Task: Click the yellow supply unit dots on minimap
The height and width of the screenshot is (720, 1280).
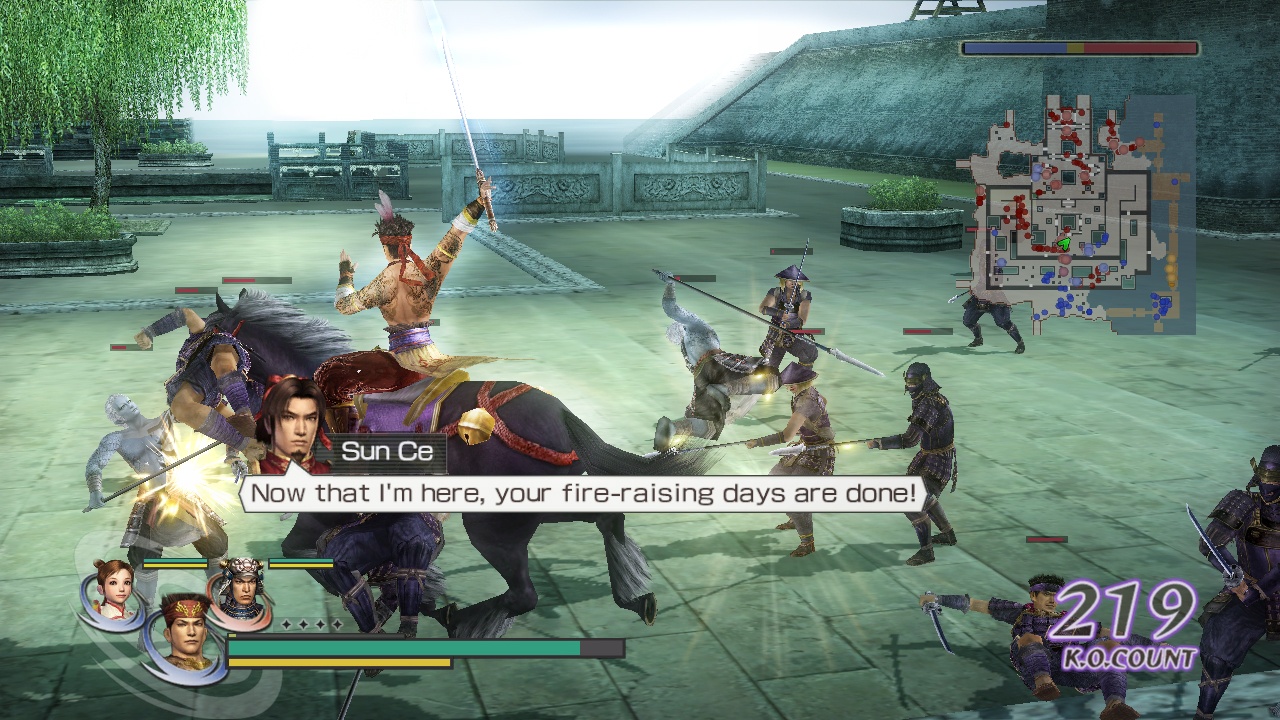Action: point(1170,267)
